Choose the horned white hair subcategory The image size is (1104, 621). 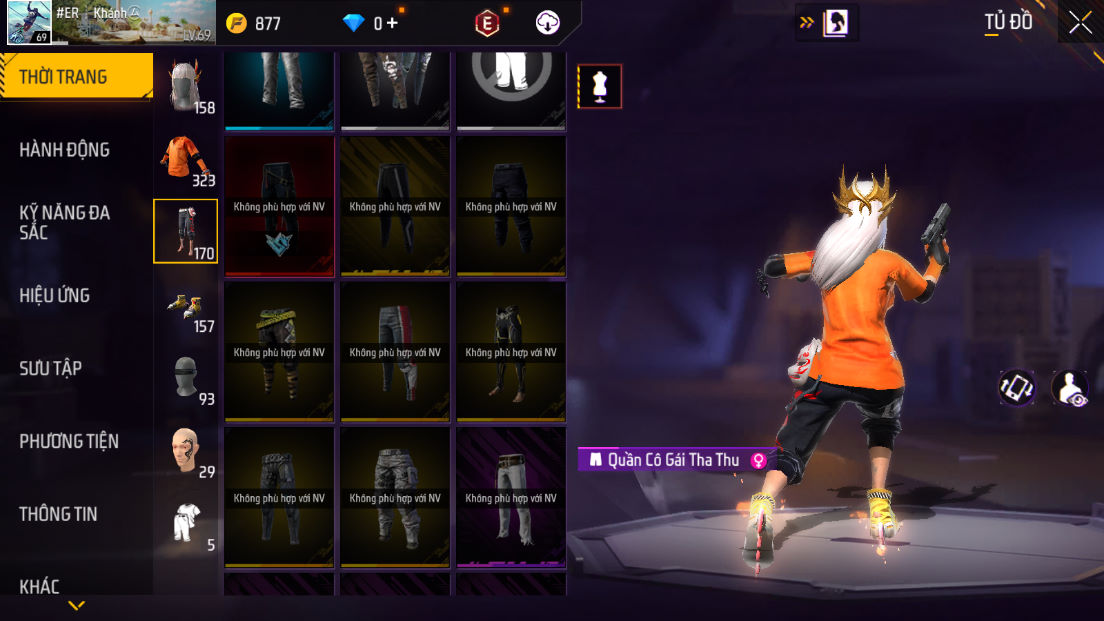[186, 86]
